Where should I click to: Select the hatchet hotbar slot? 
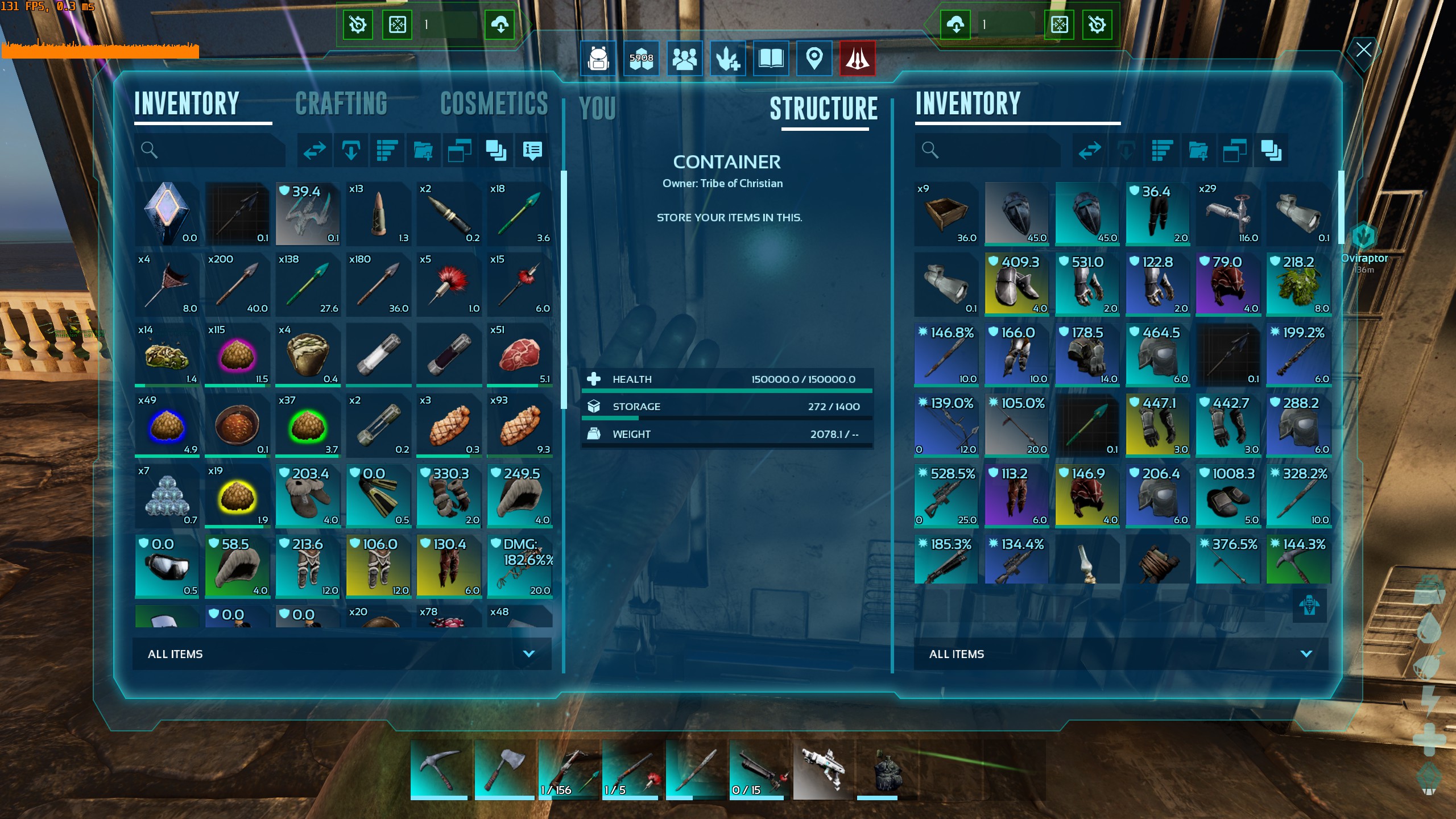point(503,769)
